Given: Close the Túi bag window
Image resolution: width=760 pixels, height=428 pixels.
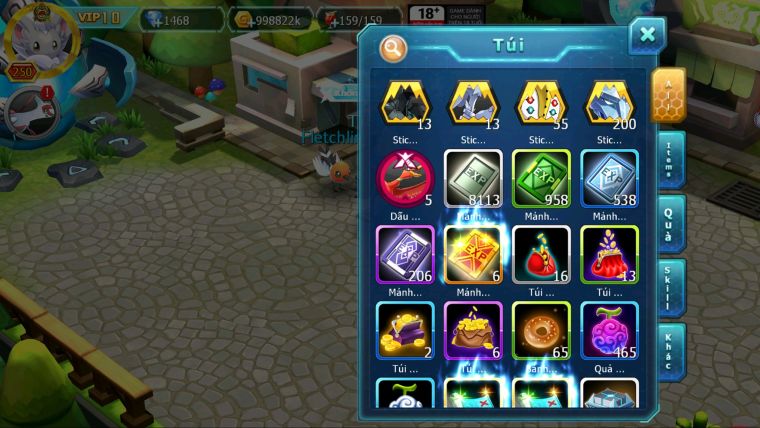Looking at the screenshot, I should pyautogui.click(x=647, y=36).
